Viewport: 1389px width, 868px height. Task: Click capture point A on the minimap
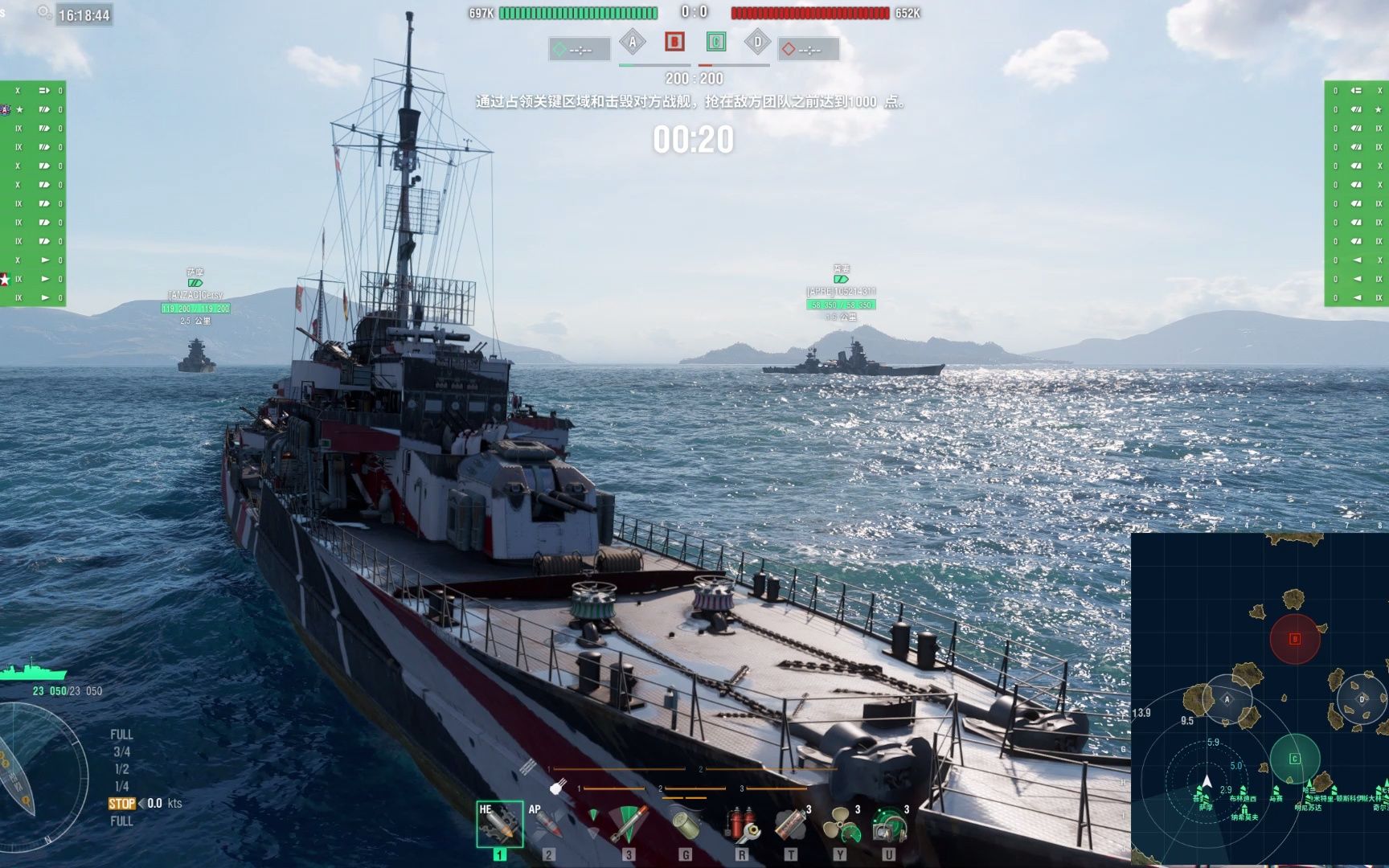click(1227, 699)
